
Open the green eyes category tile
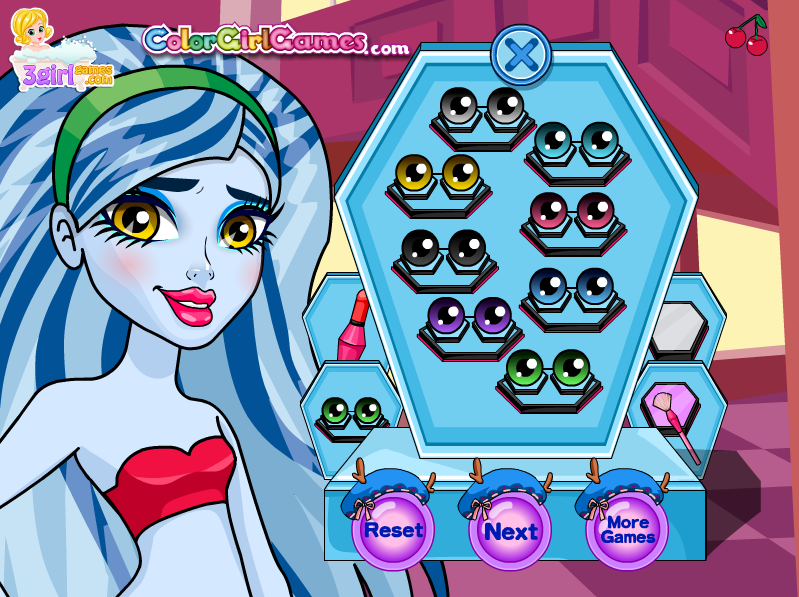351,410
